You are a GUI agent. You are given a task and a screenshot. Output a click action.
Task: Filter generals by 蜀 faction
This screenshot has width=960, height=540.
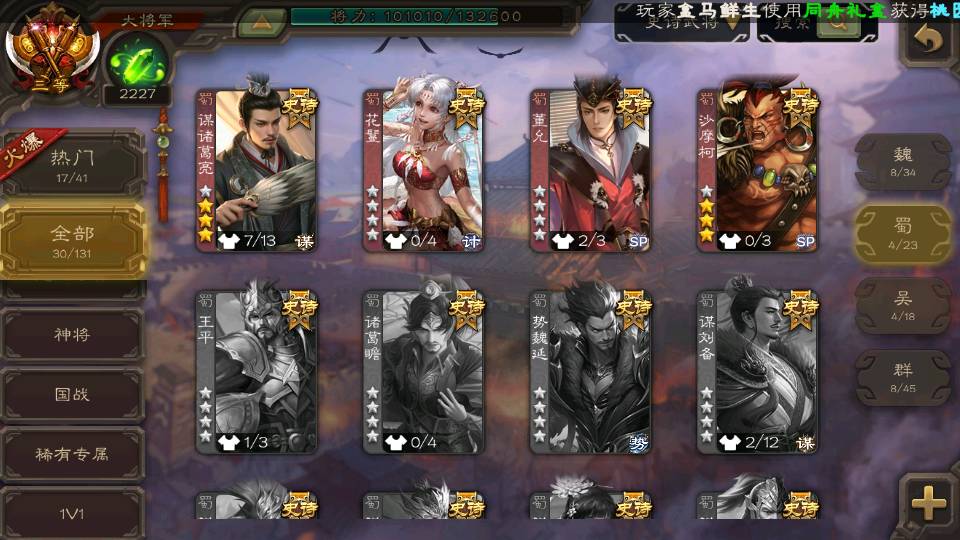tap(903, 233)
